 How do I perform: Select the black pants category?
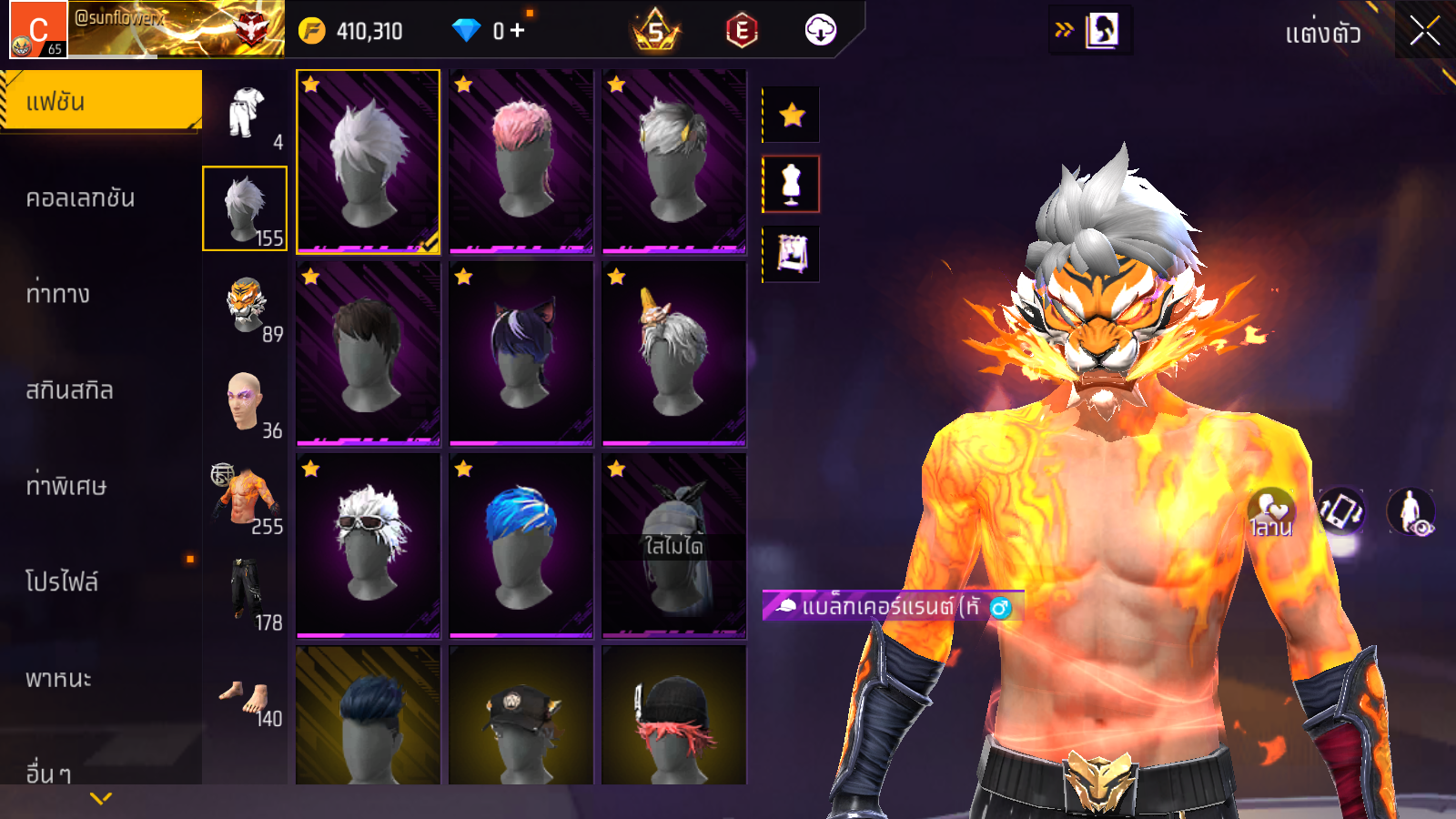[x=246, y=594]
